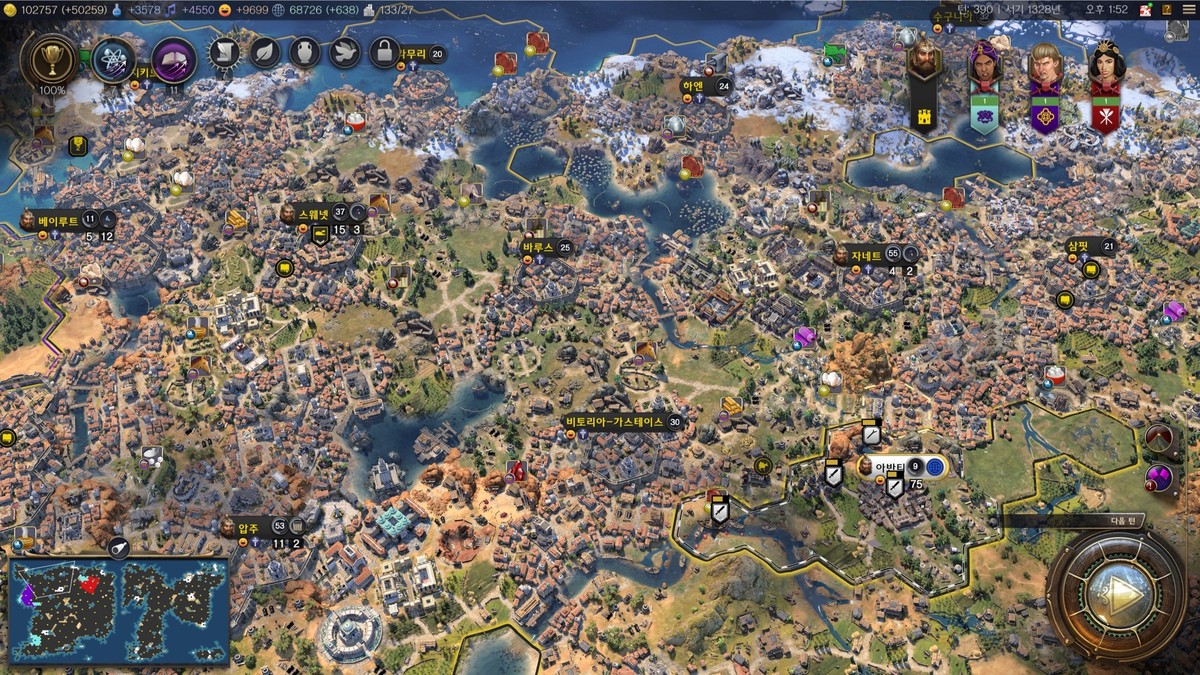Open the Civilopedia question mark button
Screen dimensions: 1200x675
pyautogui.click(x=1166, y=9)
